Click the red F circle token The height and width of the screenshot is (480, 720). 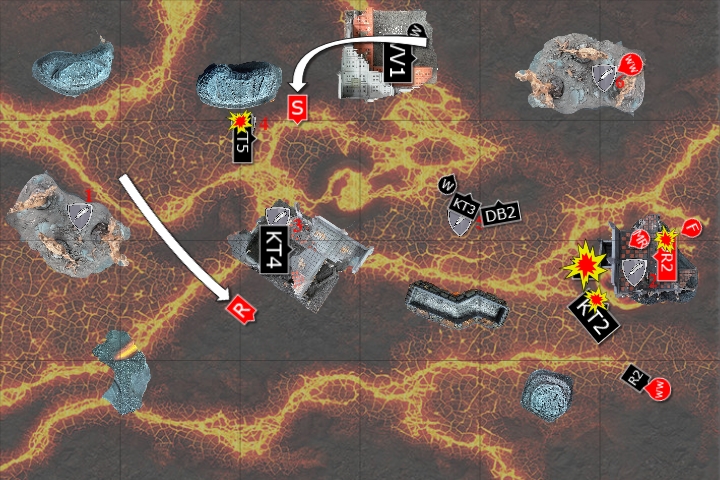pyautogui.click(x=692, y=229)
